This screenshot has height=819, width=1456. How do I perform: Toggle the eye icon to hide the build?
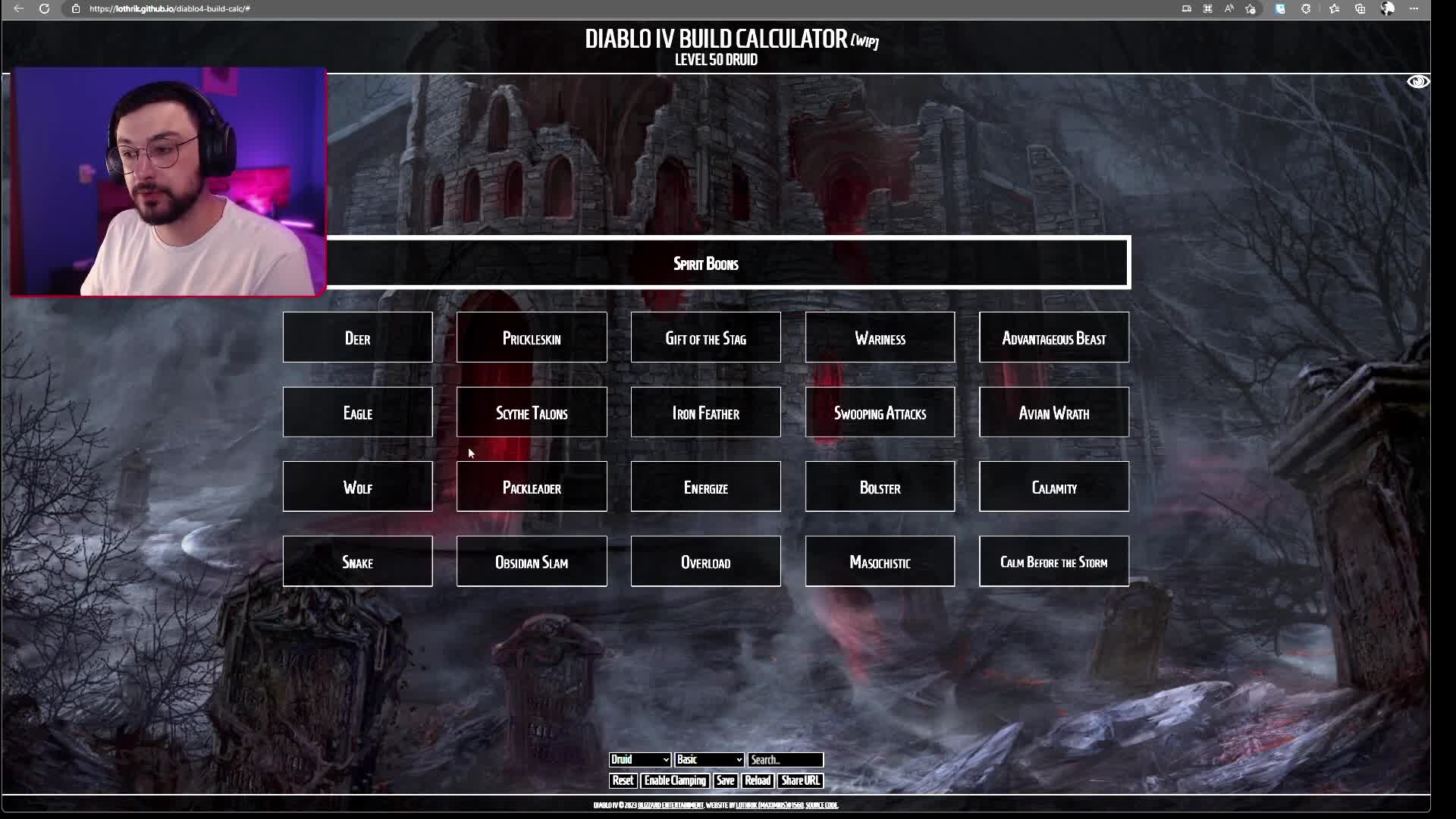(1417, 81)
